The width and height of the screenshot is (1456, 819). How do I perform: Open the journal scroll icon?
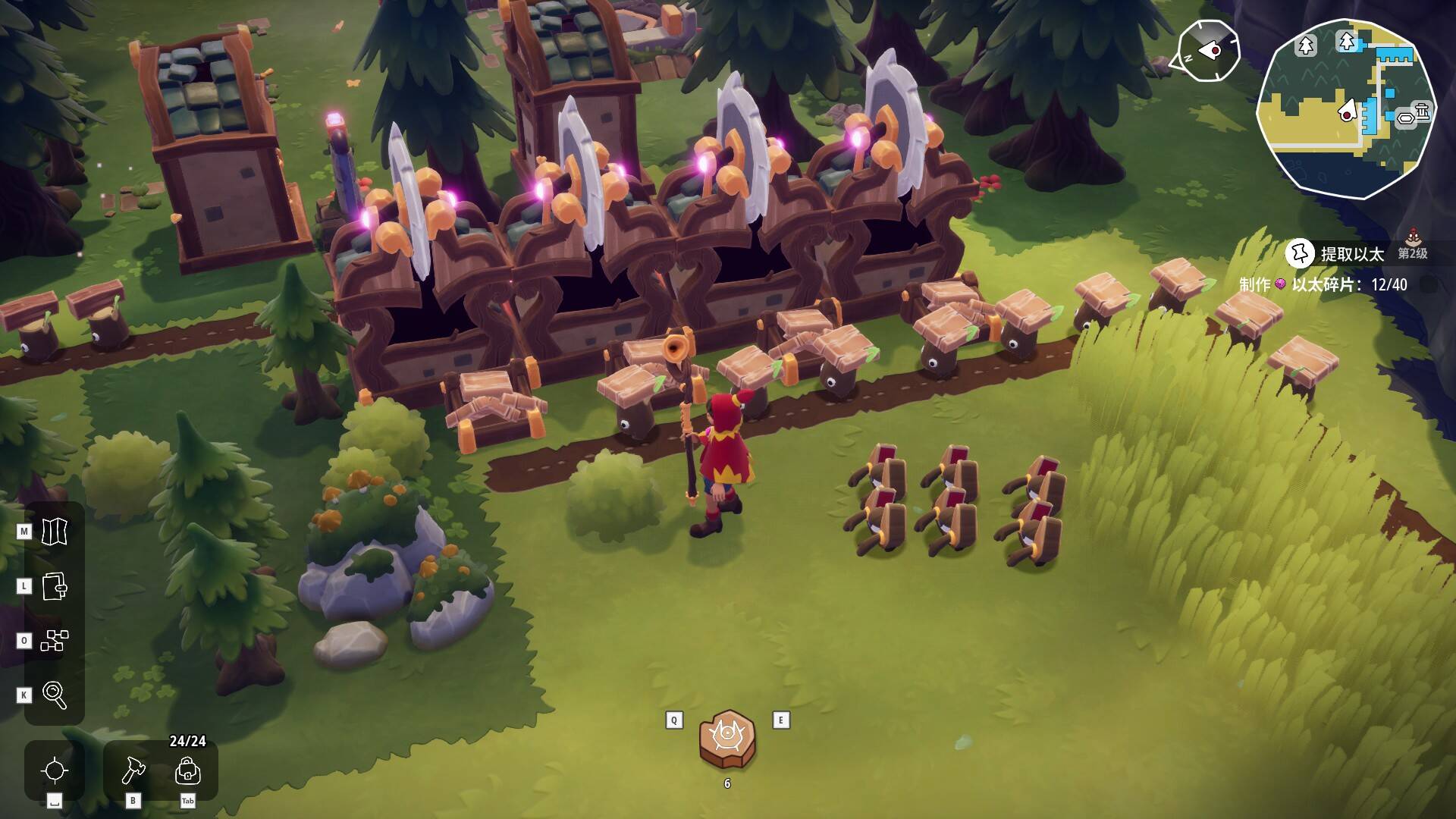[55, 586]
